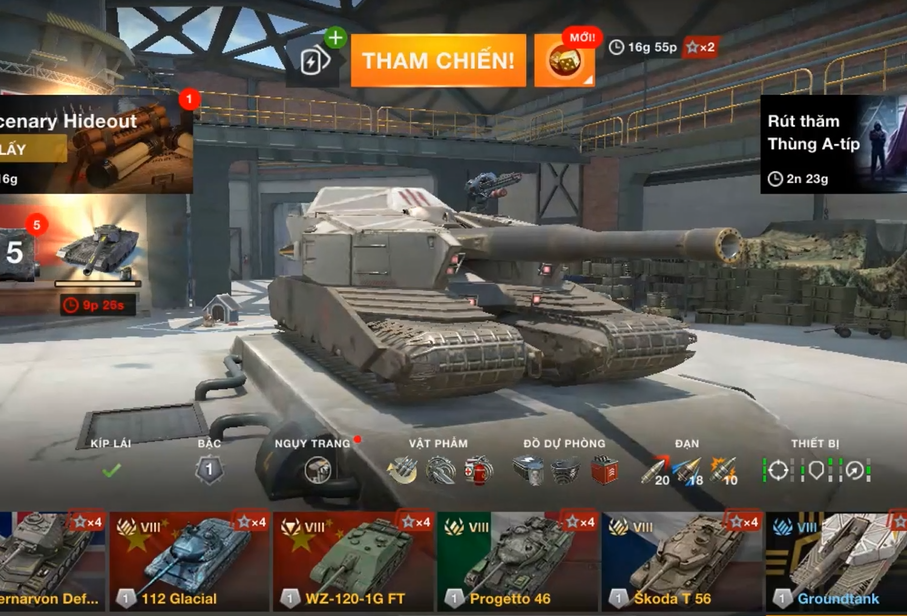Open the Mercenary Hideout banner
The image size is (907, 616).
pos(95,143)
